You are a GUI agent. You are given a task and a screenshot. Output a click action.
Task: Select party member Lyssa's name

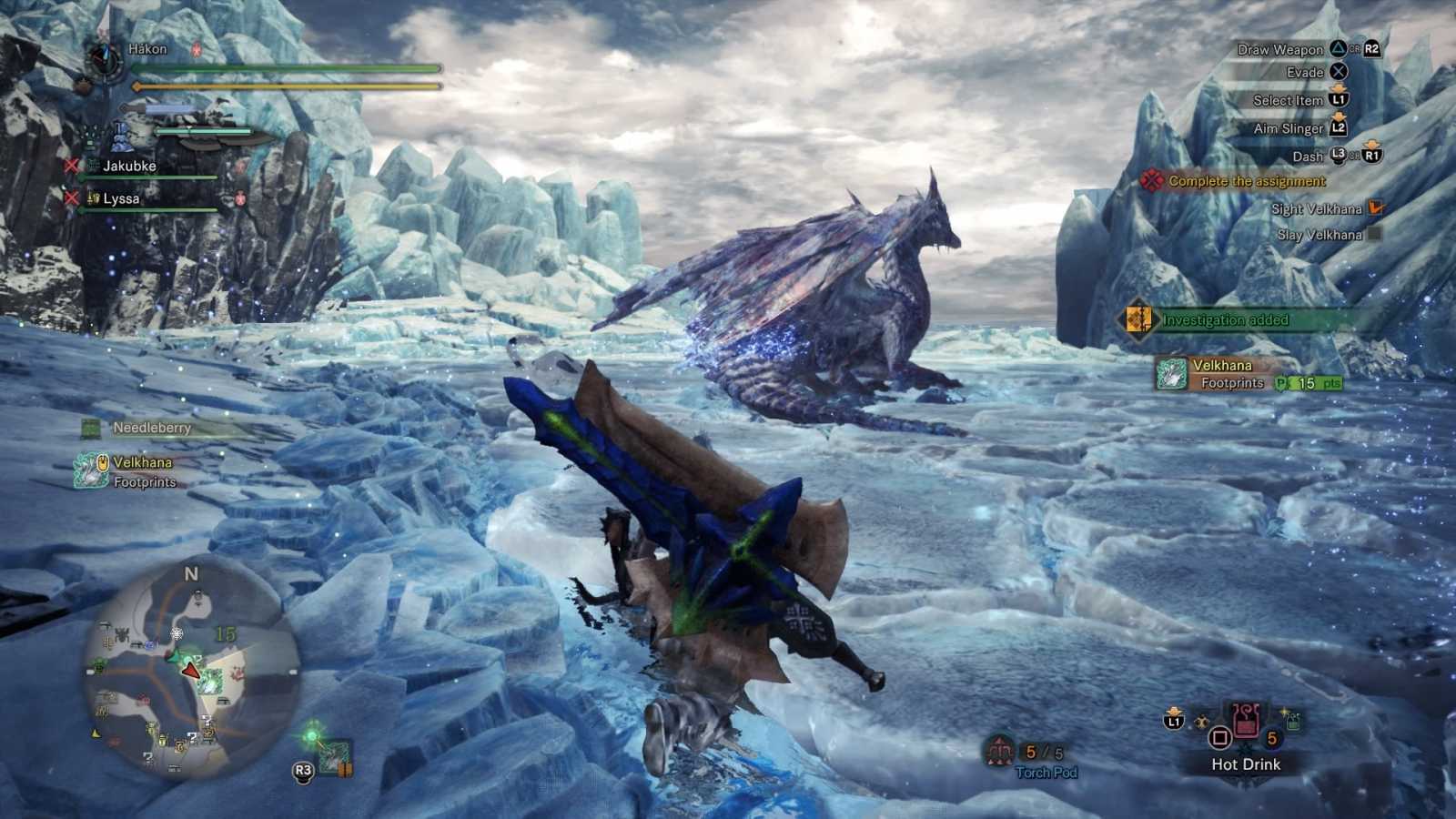[121, 198]
